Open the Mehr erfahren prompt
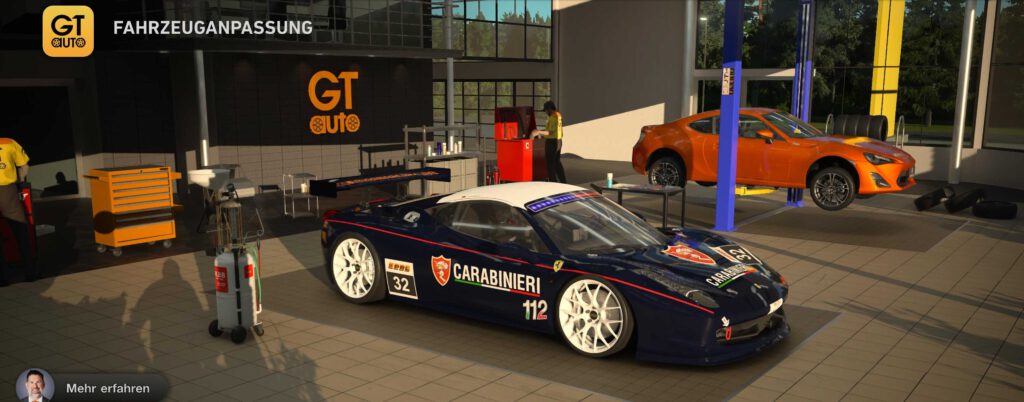 coord(108,388)
